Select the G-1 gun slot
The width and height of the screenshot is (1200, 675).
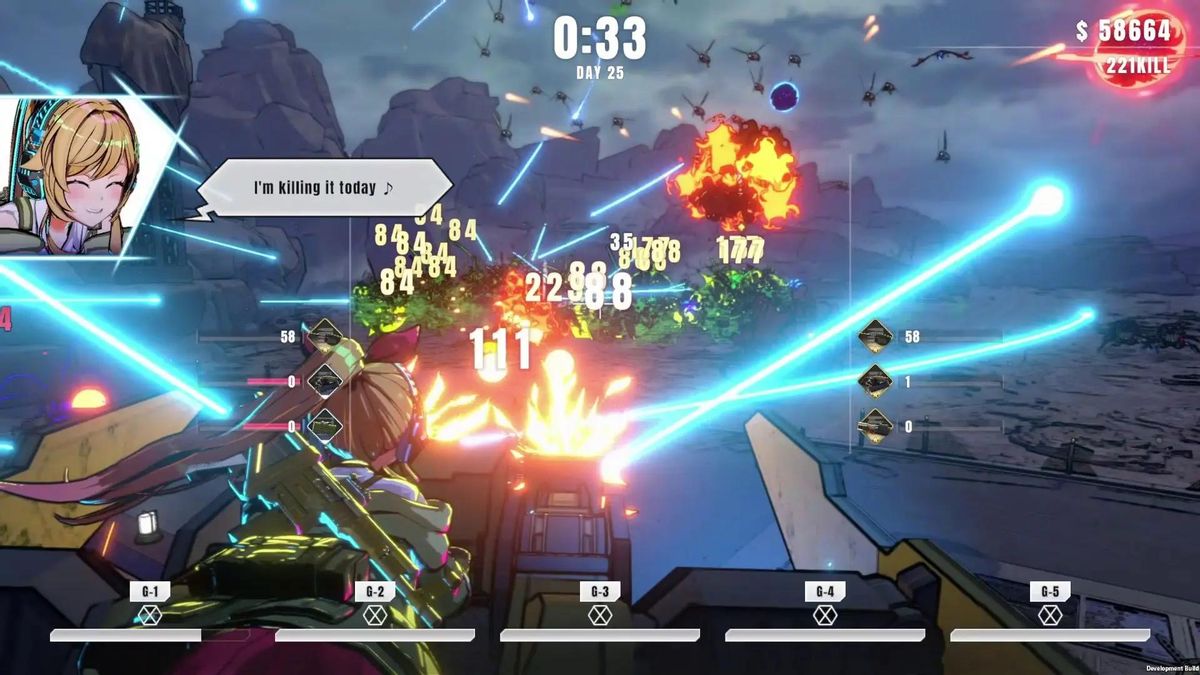click(149, 605)
